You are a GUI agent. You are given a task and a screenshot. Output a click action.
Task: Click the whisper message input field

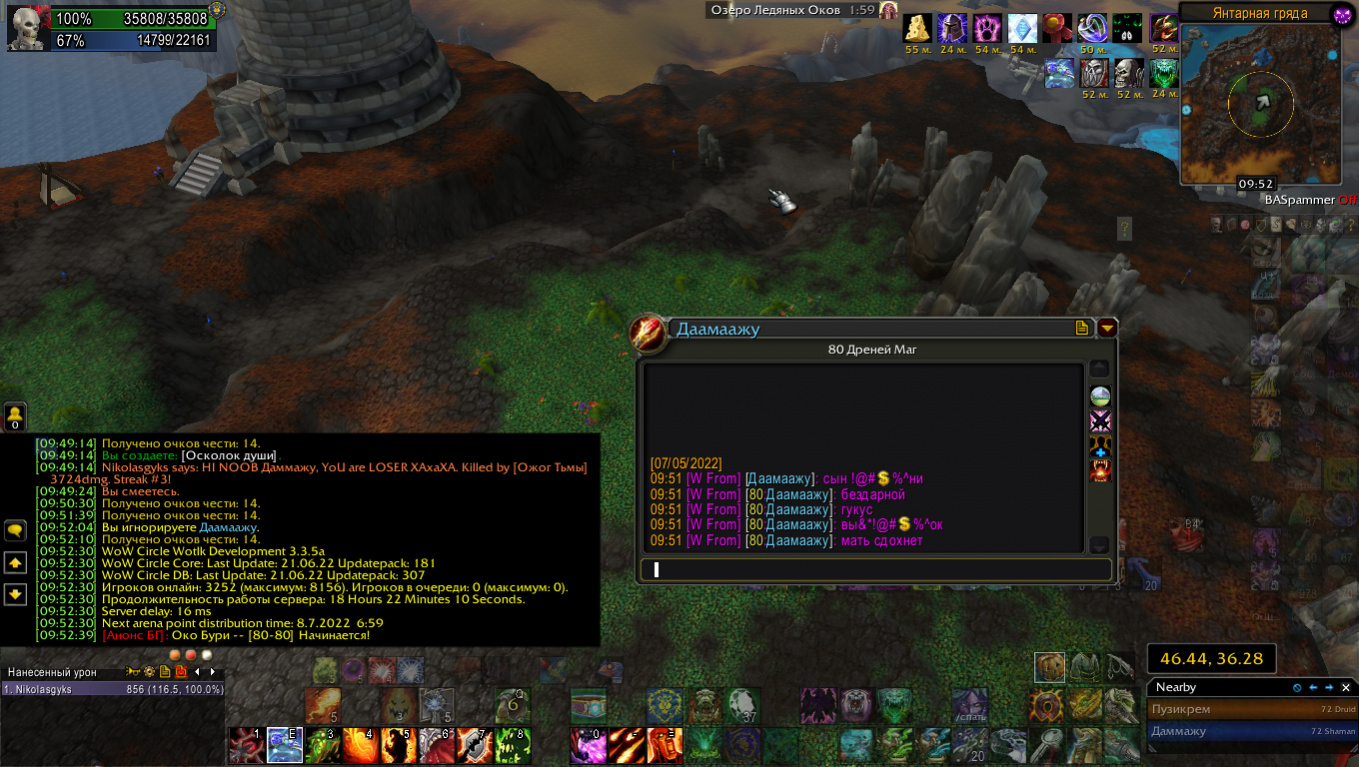point(875,570)
